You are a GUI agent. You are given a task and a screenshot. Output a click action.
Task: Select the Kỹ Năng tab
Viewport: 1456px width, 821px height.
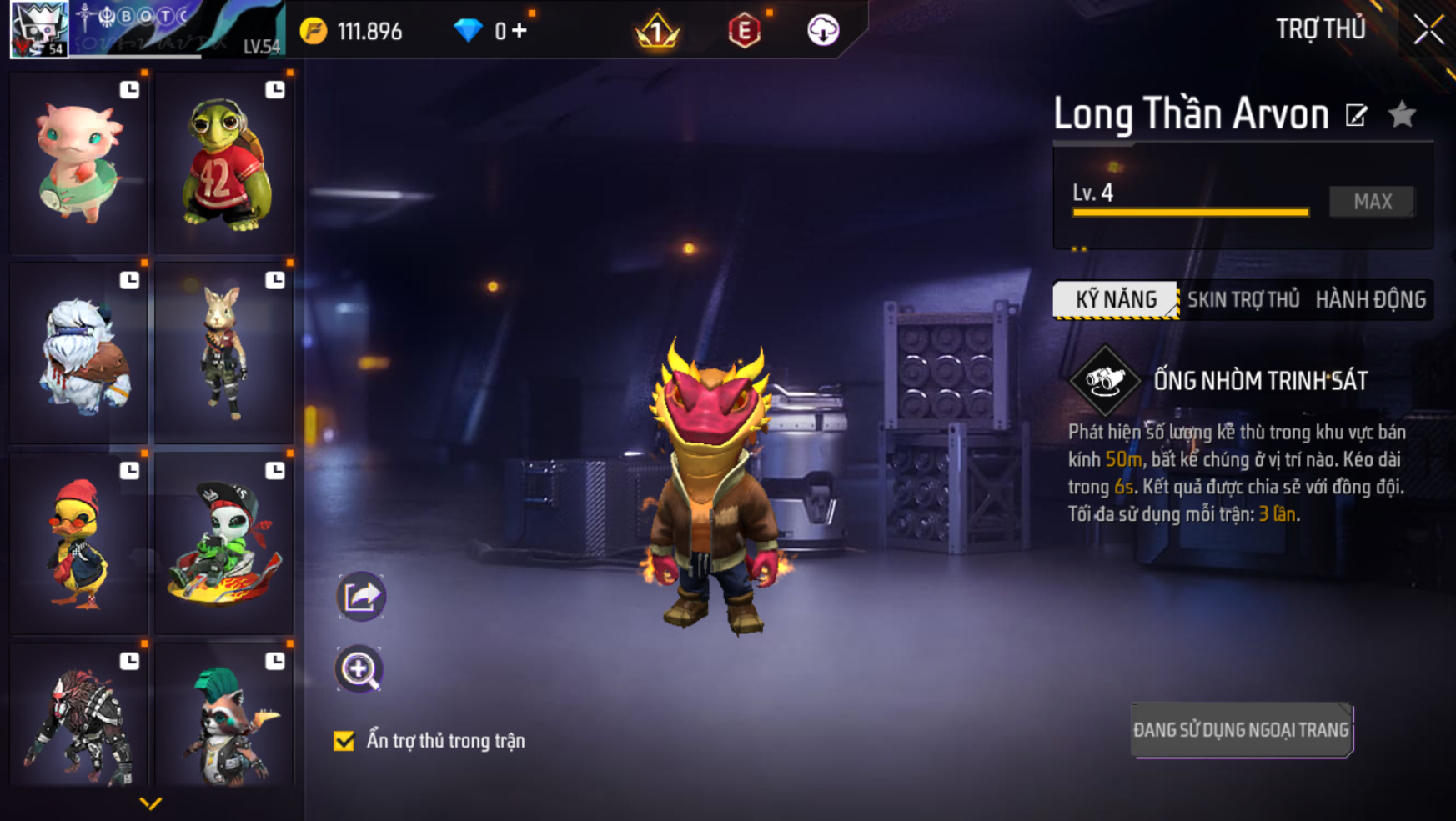1116,300
